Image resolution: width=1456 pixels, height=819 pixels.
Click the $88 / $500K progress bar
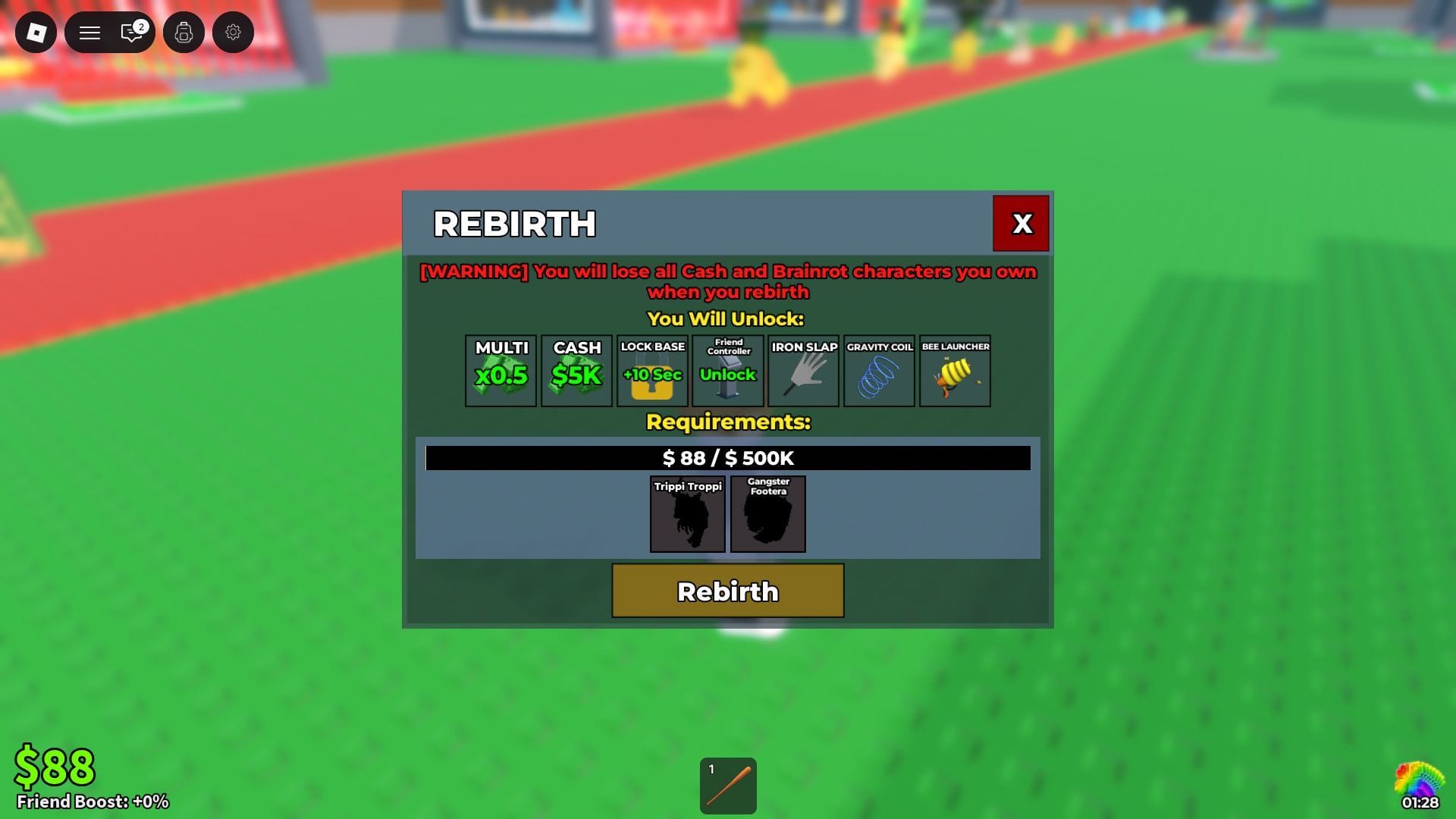727,458
